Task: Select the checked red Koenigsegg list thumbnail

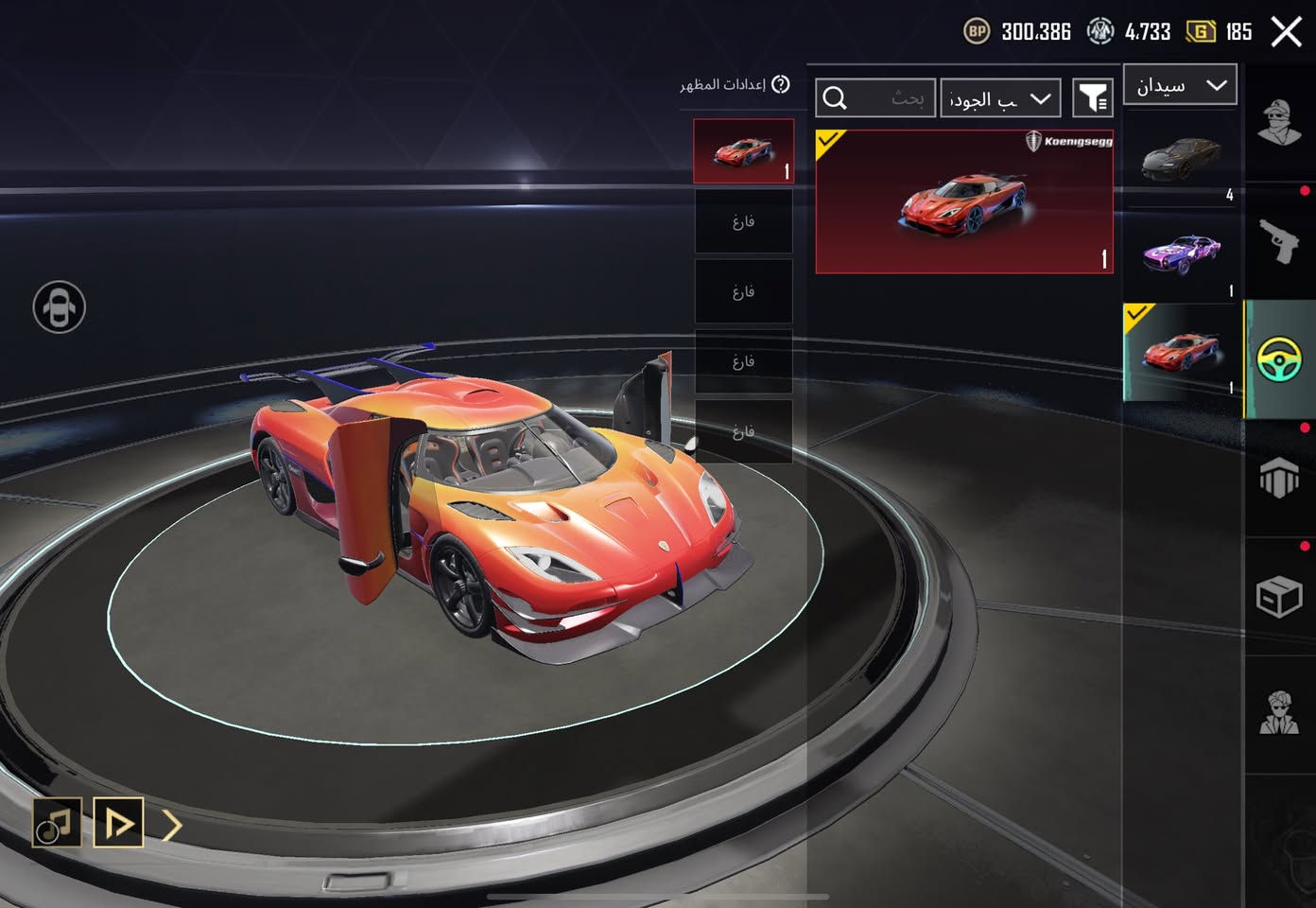Action: point(1181,351)
